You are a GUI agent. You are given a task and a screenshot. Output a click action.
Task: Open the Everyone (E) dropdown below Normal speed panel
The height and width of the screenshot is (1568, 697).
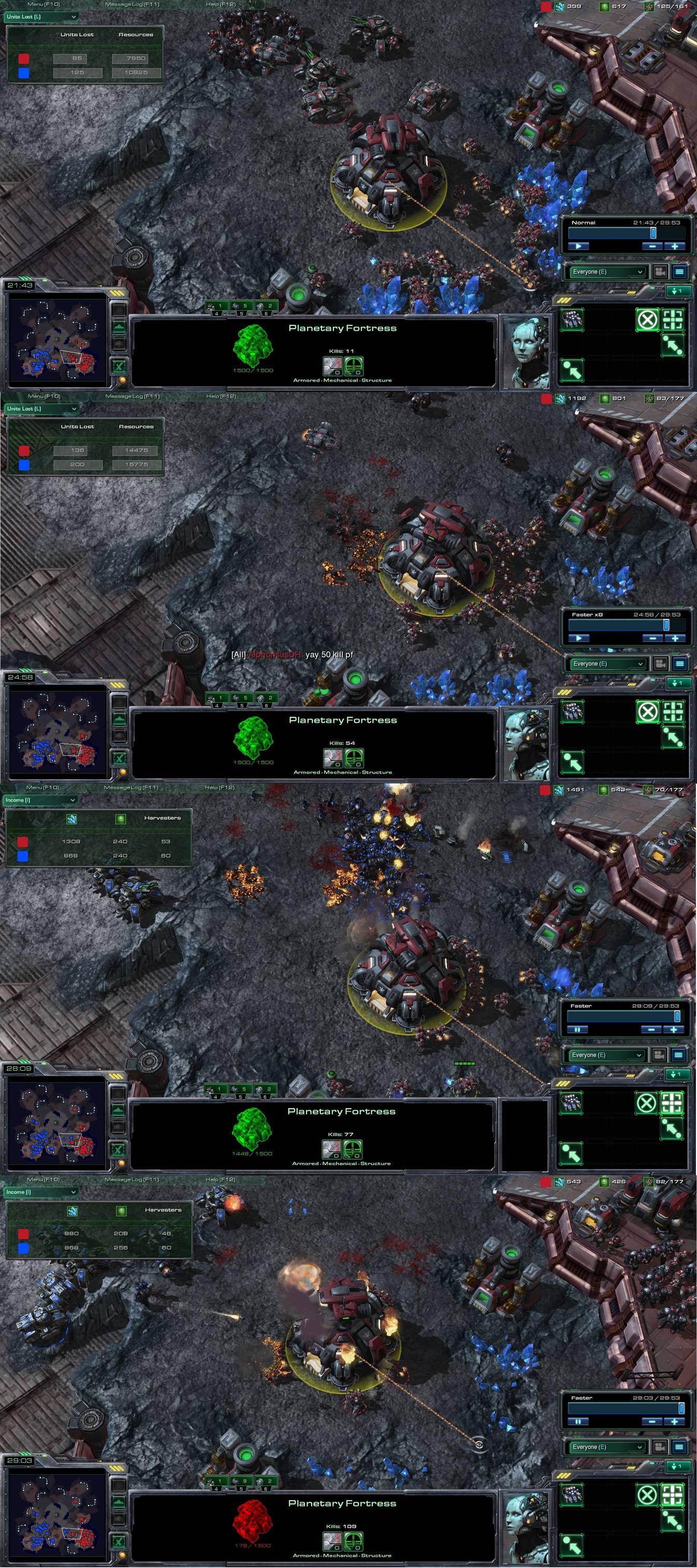point(607,272)
